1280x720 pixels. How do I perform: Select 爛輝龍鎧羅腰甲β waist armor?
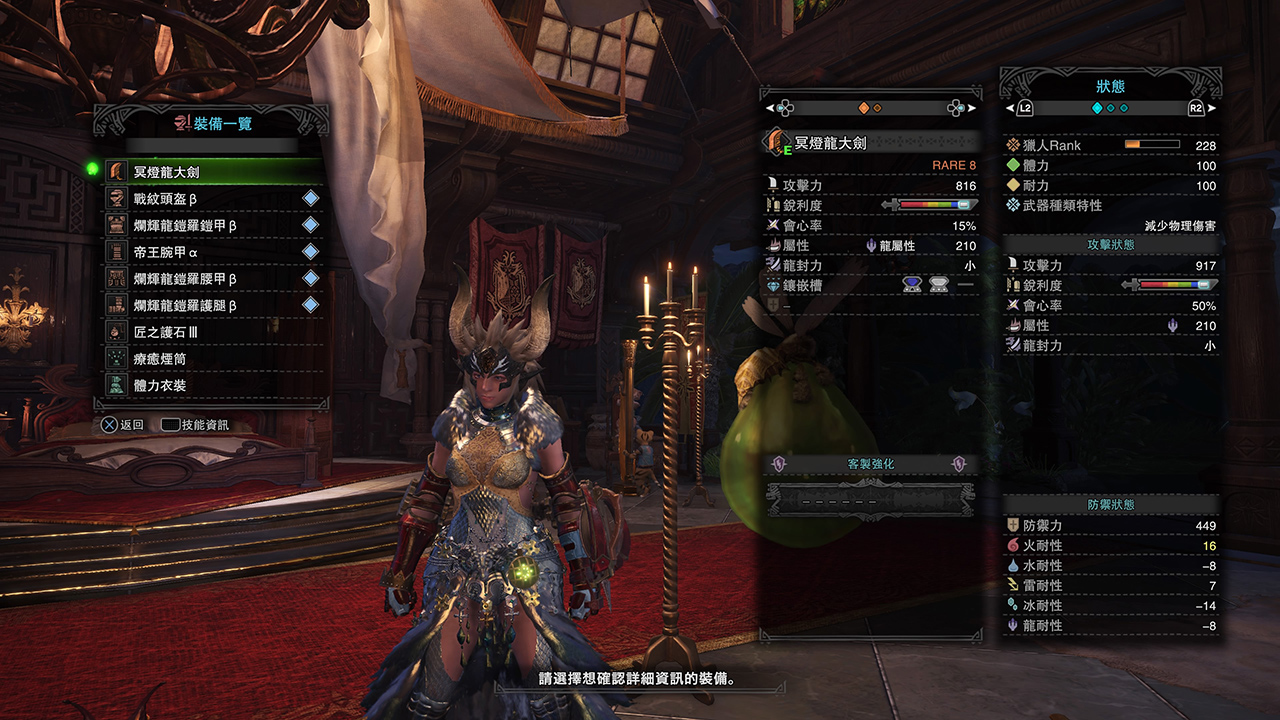tap(210, 278)
